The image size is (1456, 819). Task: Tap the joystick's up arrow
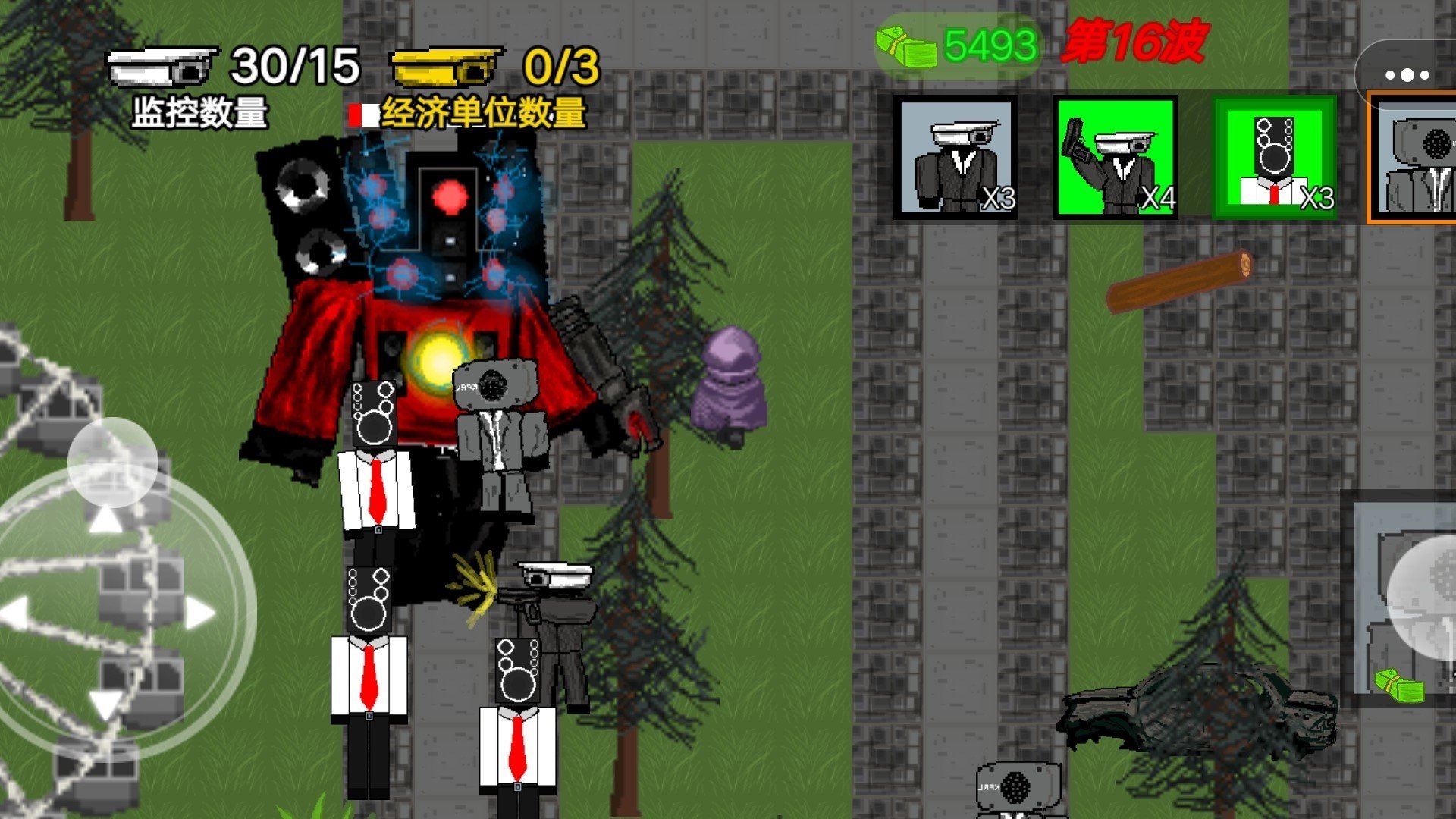[105, 521]
